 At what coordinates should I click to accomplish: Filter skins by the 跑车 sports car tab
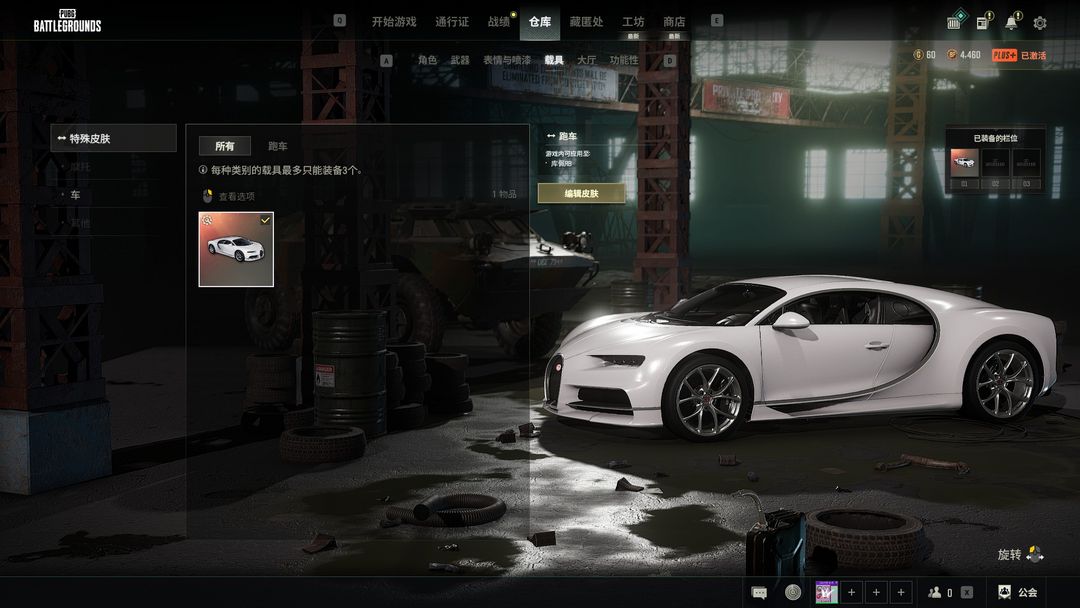point(277,146)
